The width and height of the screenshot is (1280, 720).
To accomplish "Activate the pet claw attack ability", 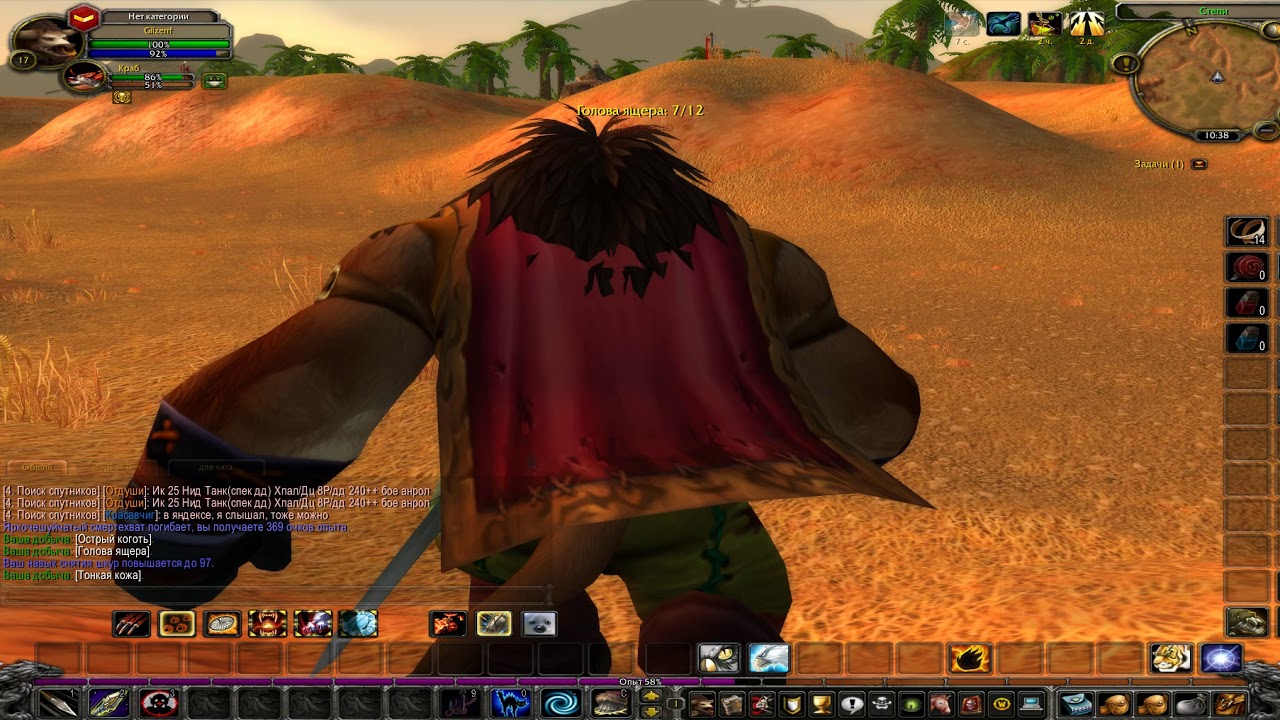I will [x=131, y=624].
